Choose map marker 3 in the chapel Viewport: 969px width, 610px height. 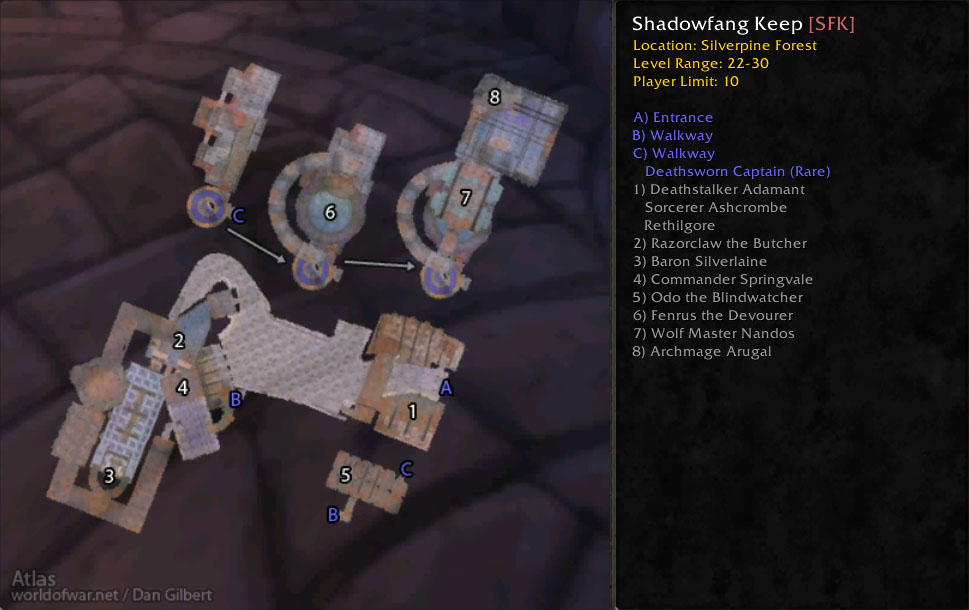click(110, 477)
